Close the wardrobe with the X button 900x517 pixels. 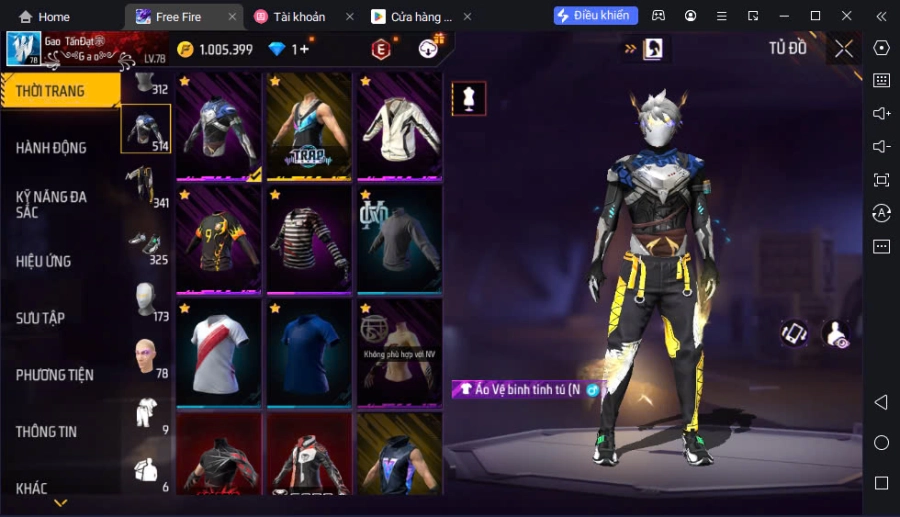[x=843, y=48]
